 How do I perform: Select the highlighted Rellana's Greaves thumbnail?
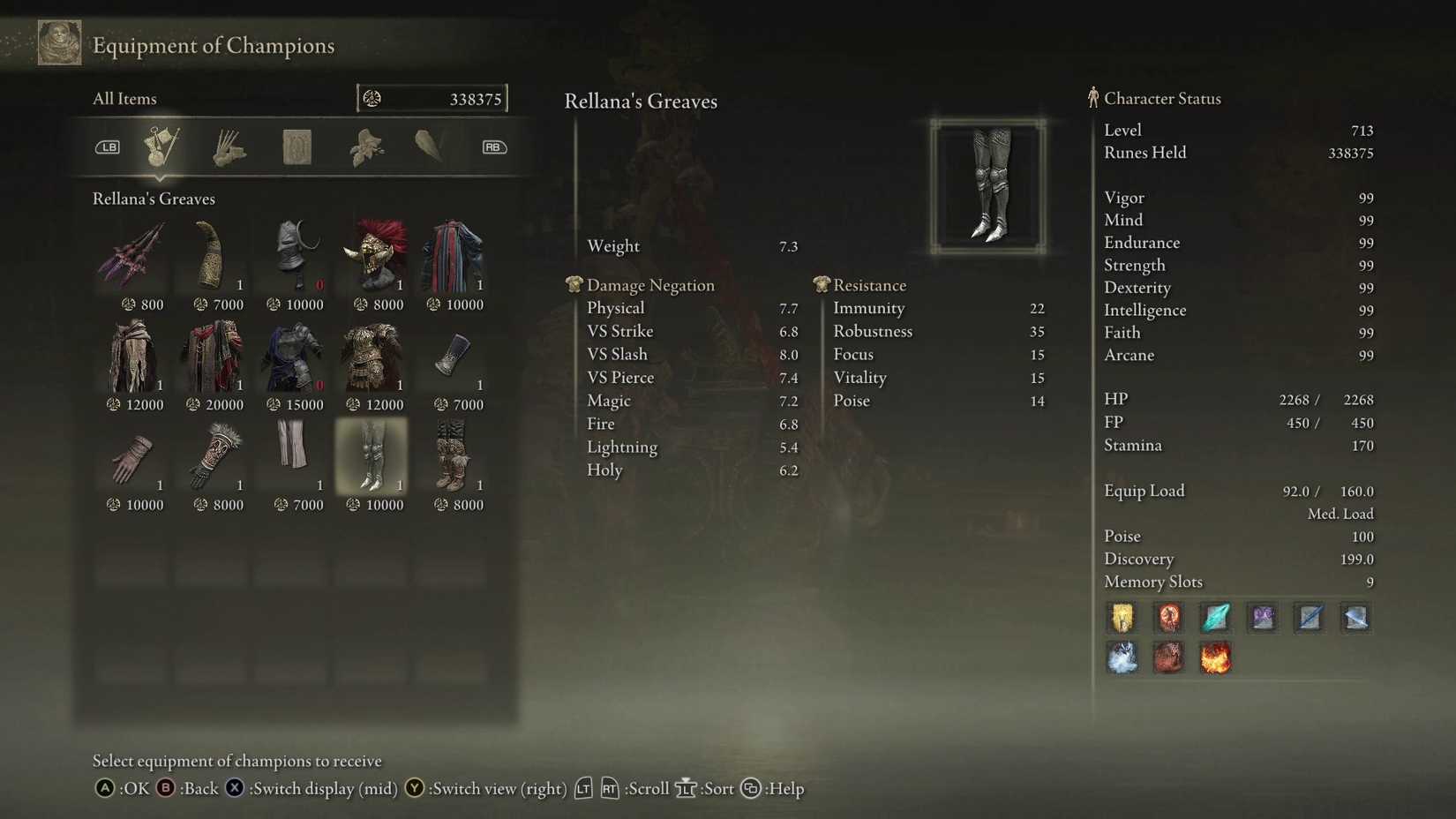tap(372, 455)
